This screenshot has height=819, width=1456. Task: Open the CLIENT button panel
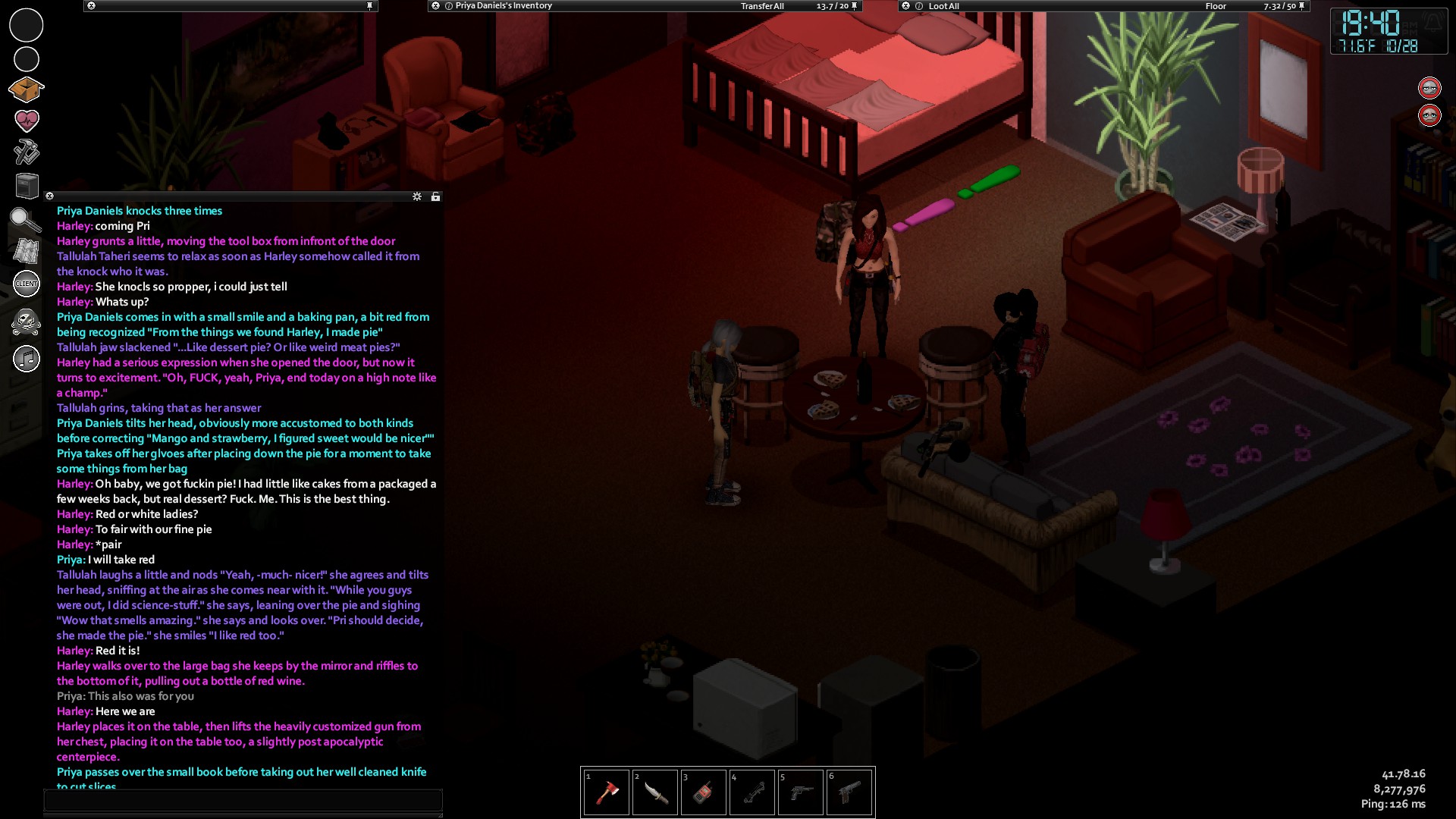click(27, 284)
